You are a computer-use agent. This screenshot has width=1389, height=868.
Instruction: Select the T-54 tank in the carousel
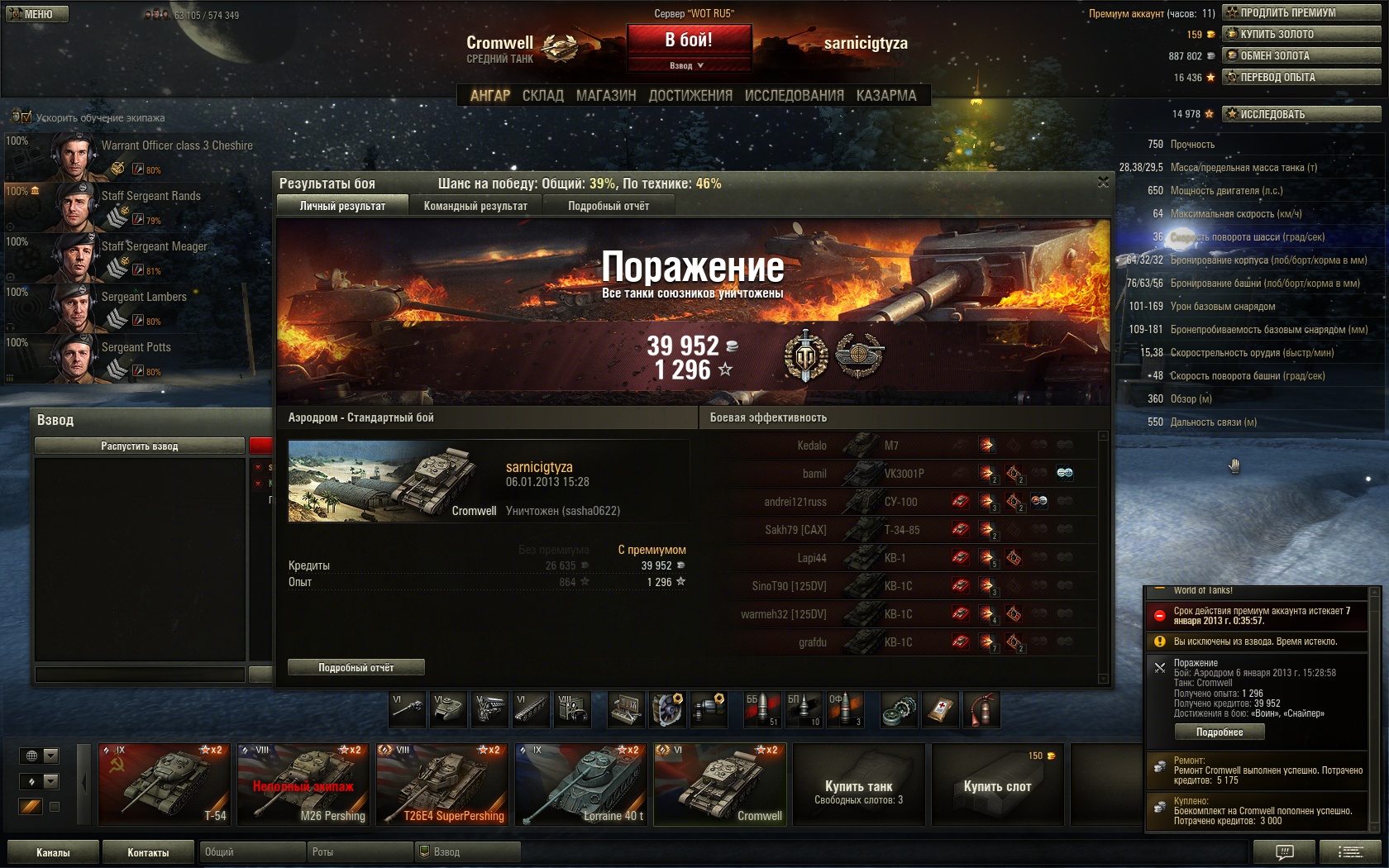tap(164, 784)
